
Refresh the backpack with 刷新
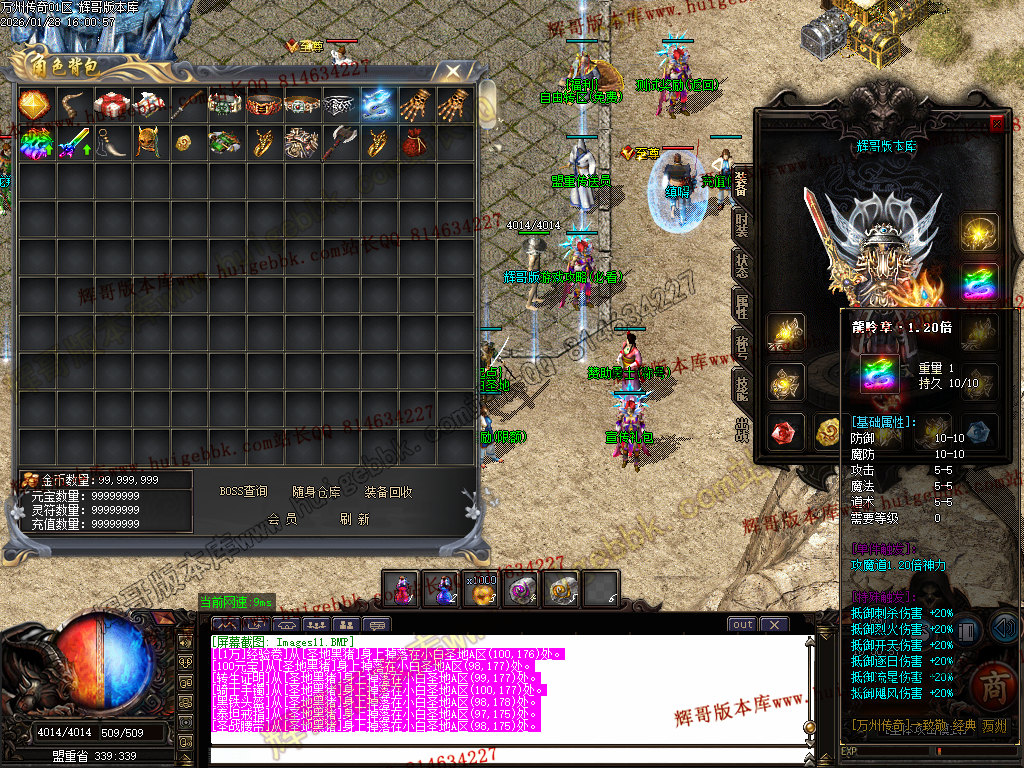pyautogui.click(x=354, y=519)
